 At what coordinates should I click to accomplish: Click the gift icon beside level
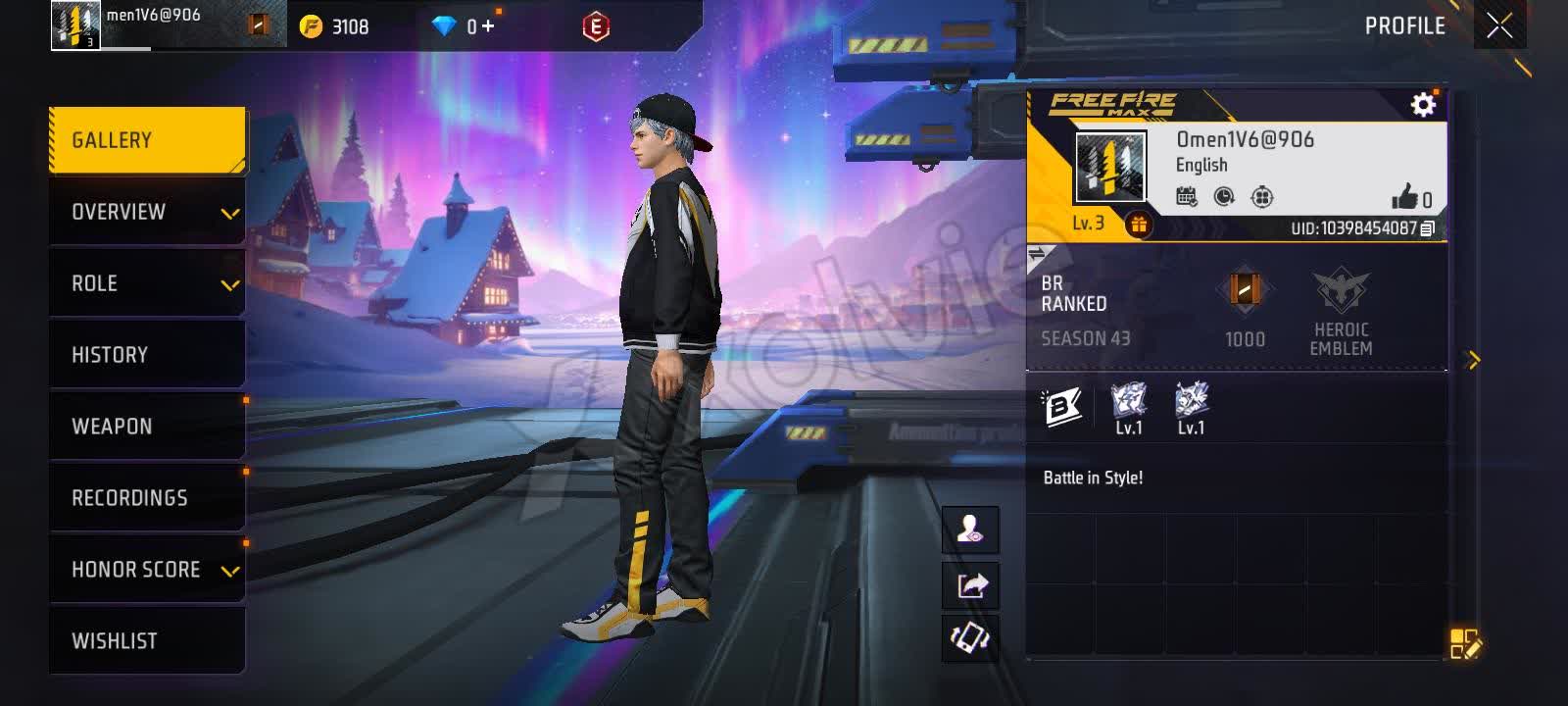click(x=1138, y=225)
